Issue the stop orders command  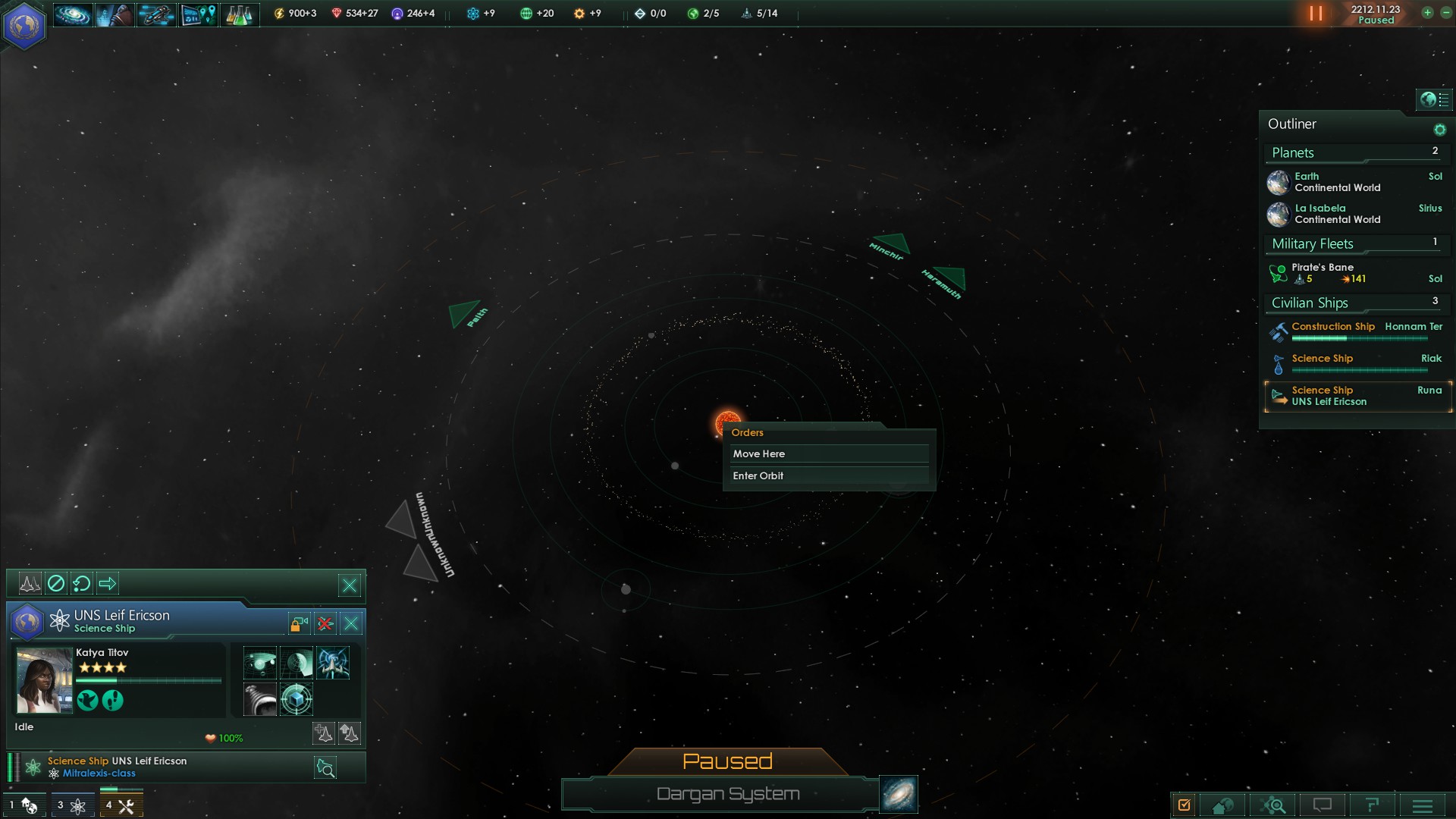click(56, 583)
